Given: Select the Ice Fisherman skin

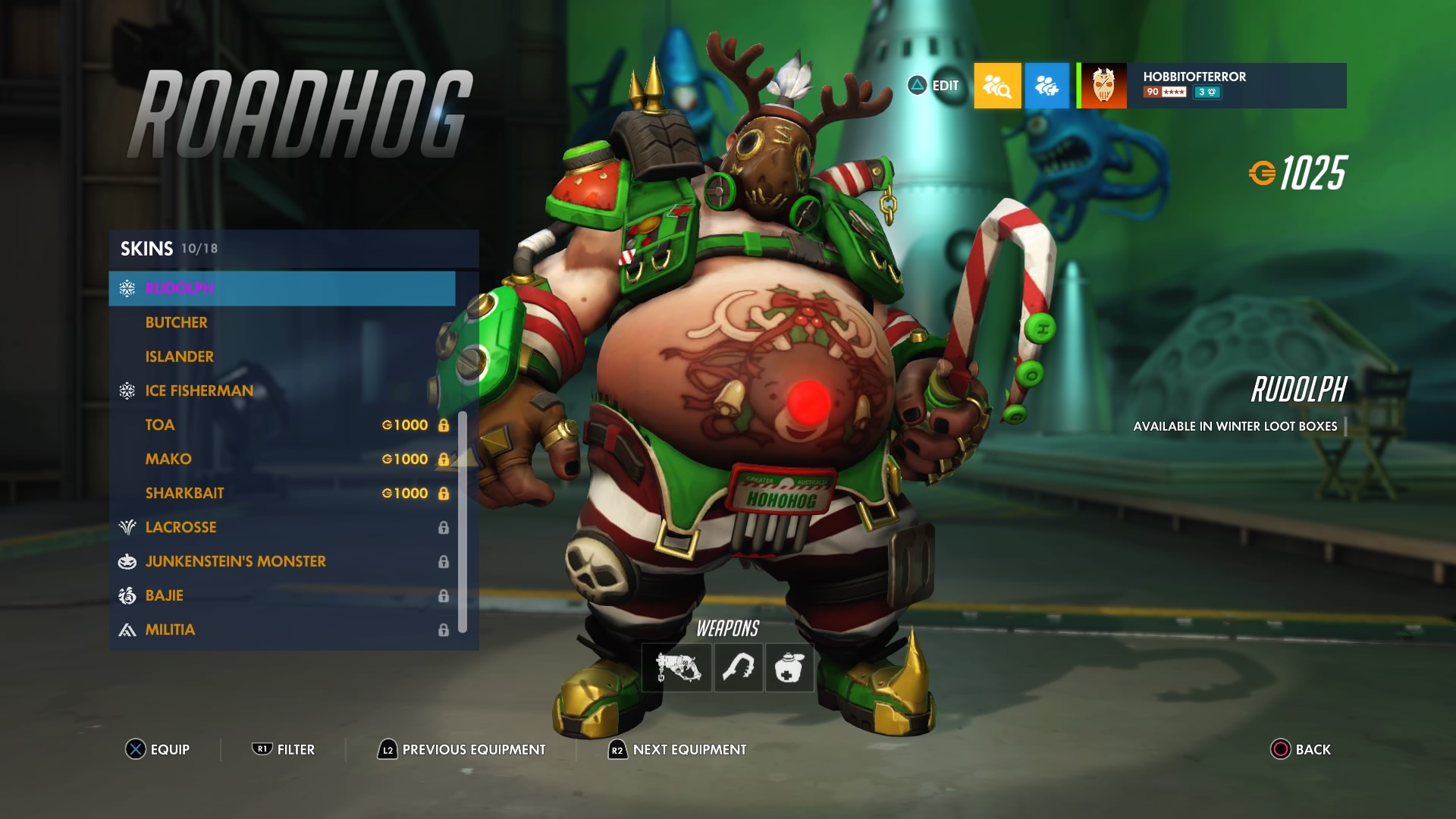Looking at the screenshot, I should [199, 391].
